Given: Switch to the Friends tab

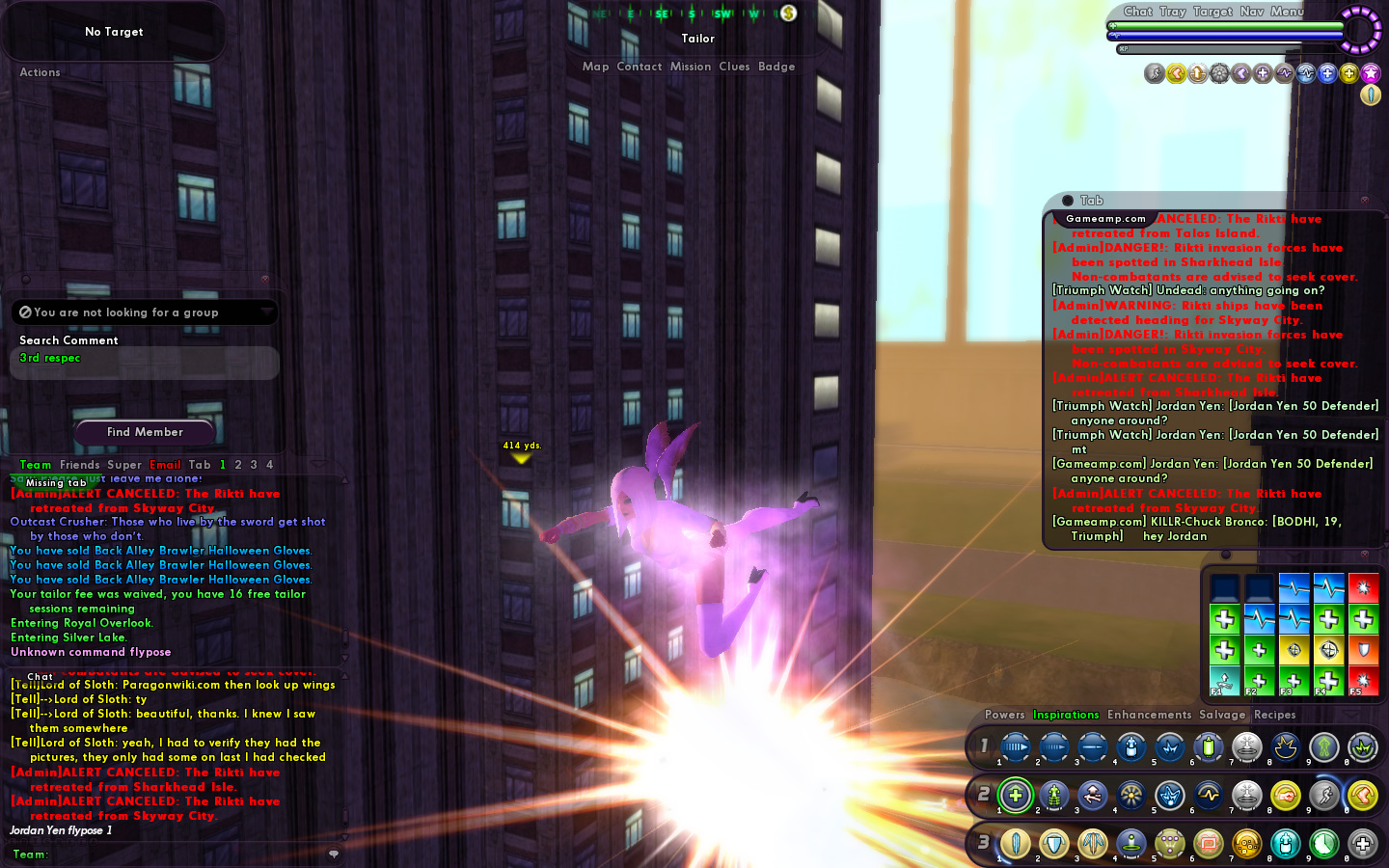Looking at the screenshot, I should (x=79, y=465).
